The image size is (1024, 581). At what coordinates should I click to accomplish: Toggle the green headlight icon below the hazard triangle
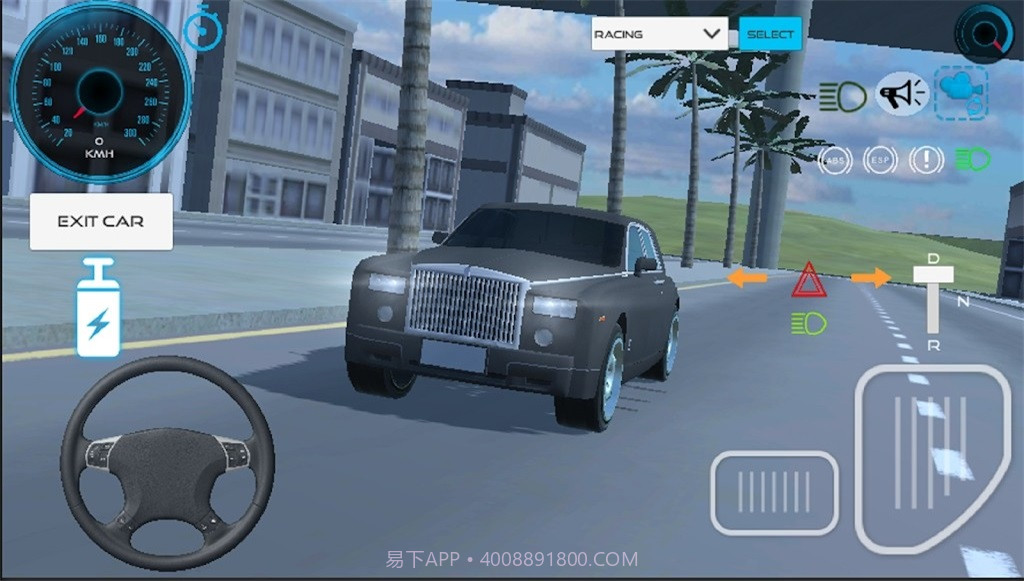coord(808,322)
